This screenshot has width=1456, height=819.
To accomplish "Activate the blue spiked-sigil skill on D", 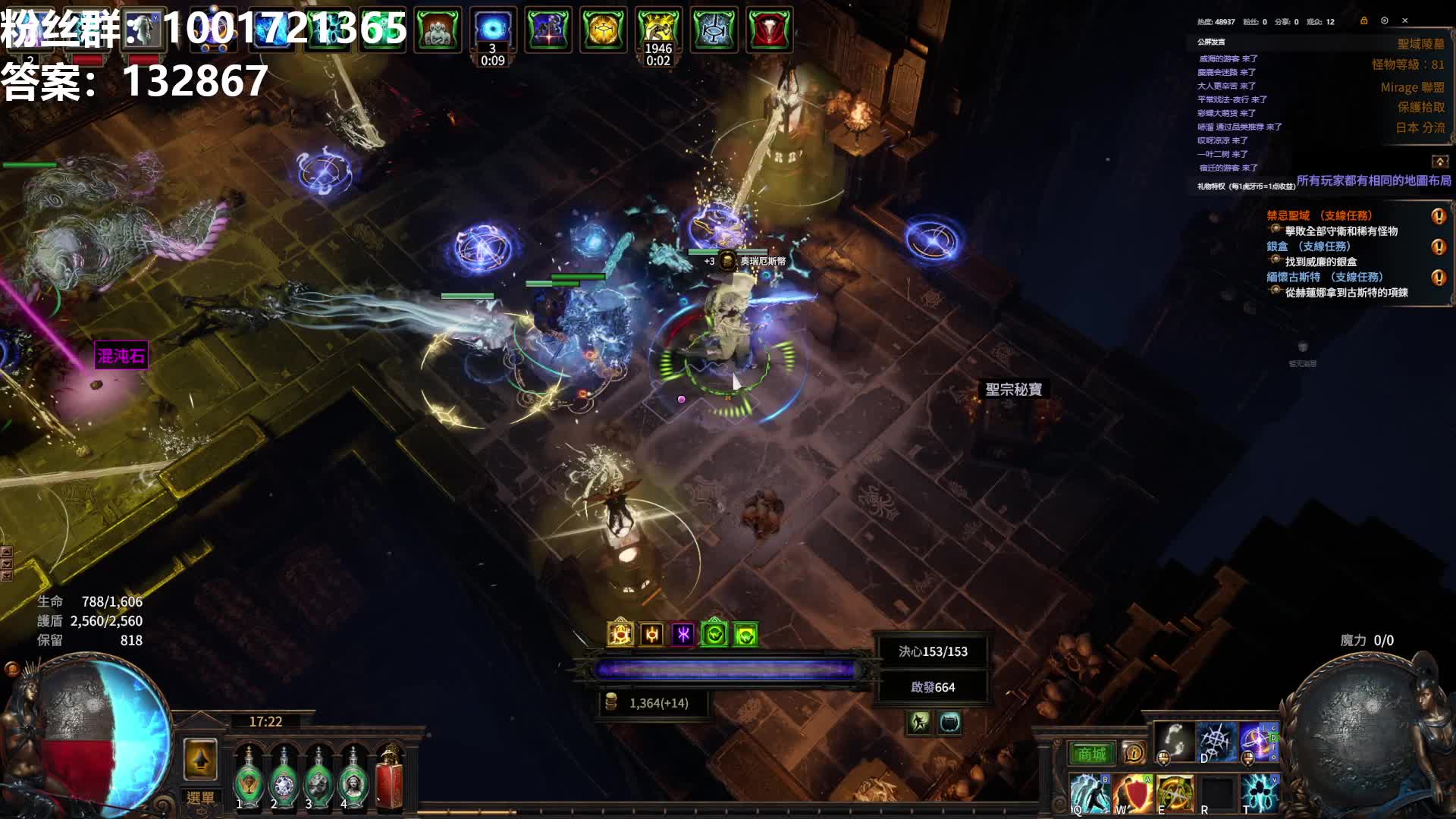I will click(1216, 741).
